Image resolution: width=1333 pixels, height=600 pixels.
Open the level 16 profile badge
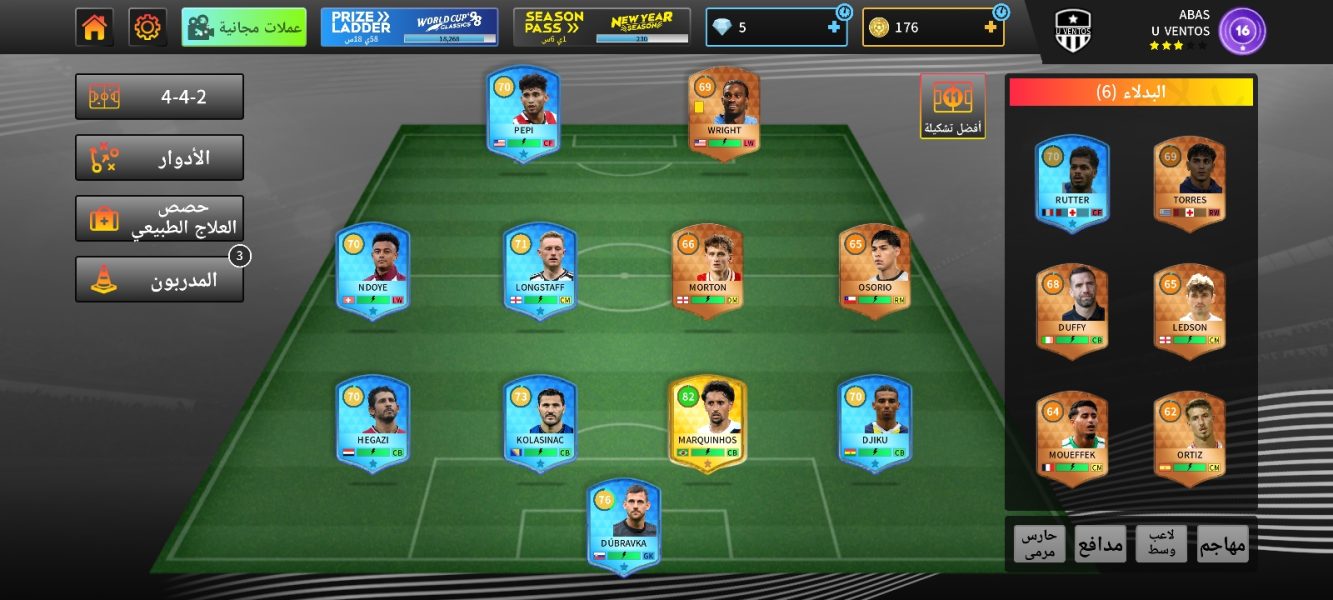coord(1242,31)
